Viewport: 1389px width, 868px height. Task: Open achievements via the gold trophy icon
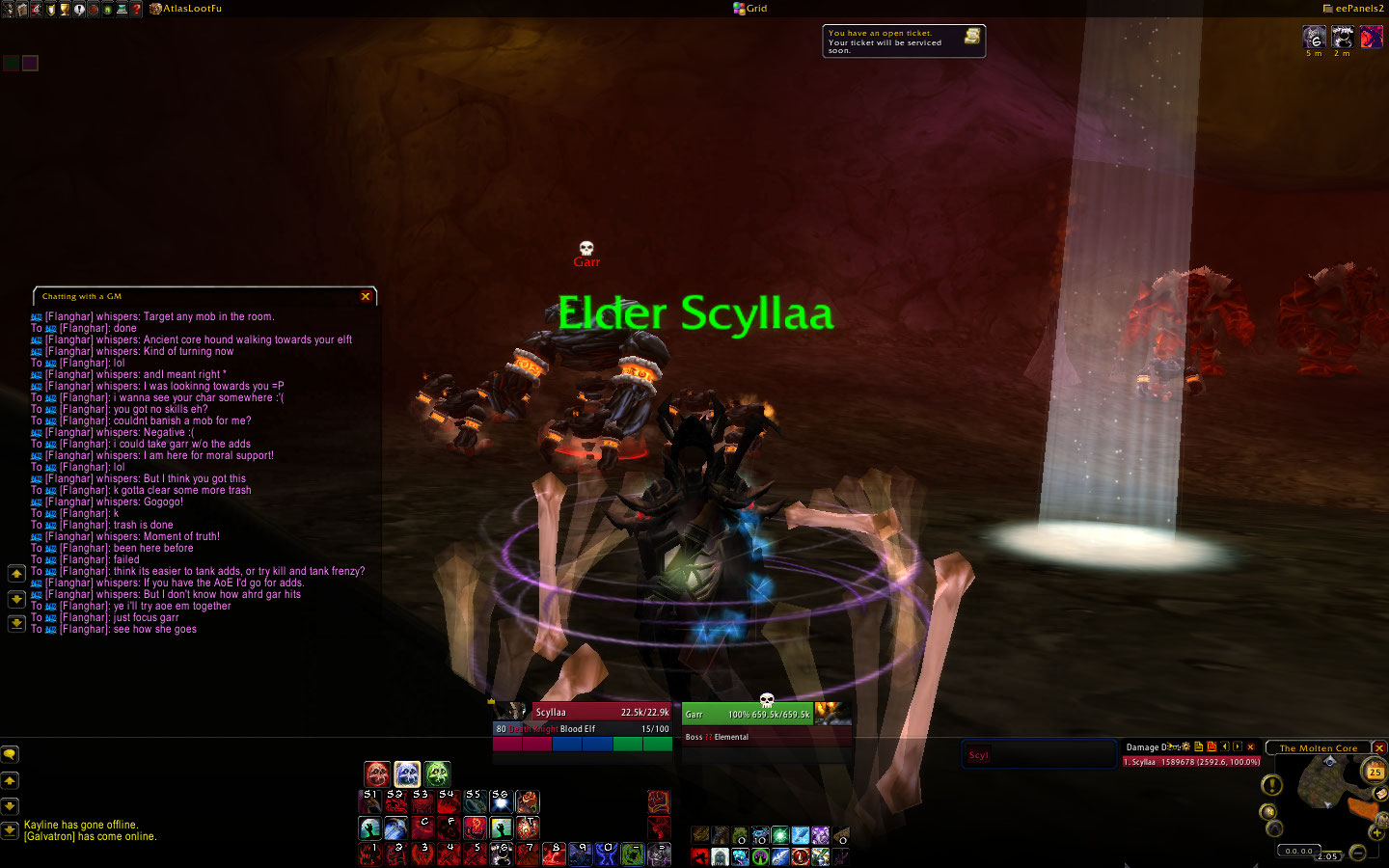point(65,9)
